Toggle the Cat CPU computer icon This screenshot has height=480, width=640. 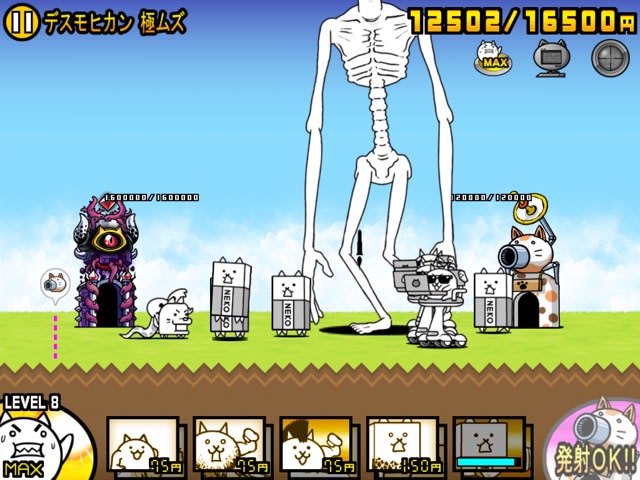pos(550,58)
